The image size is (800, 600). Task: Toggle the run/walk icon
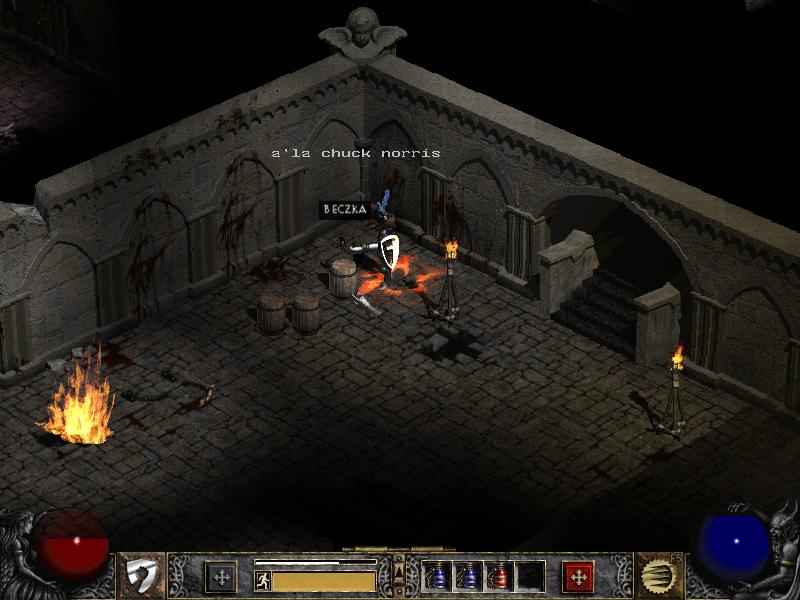(263, 581)
